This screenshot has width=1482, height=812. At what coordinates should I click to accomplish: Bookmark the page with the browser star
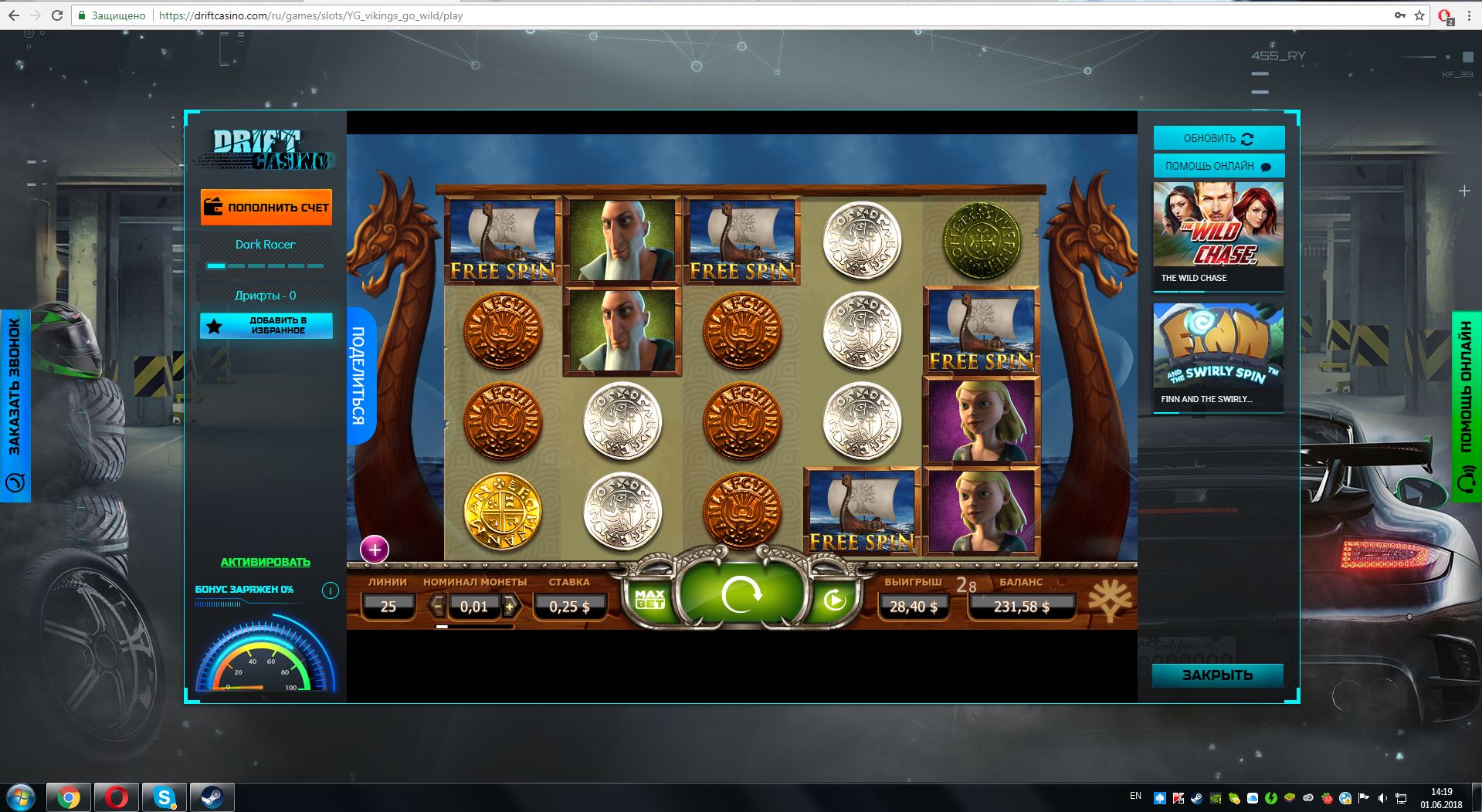click(x=1419, y=15)
